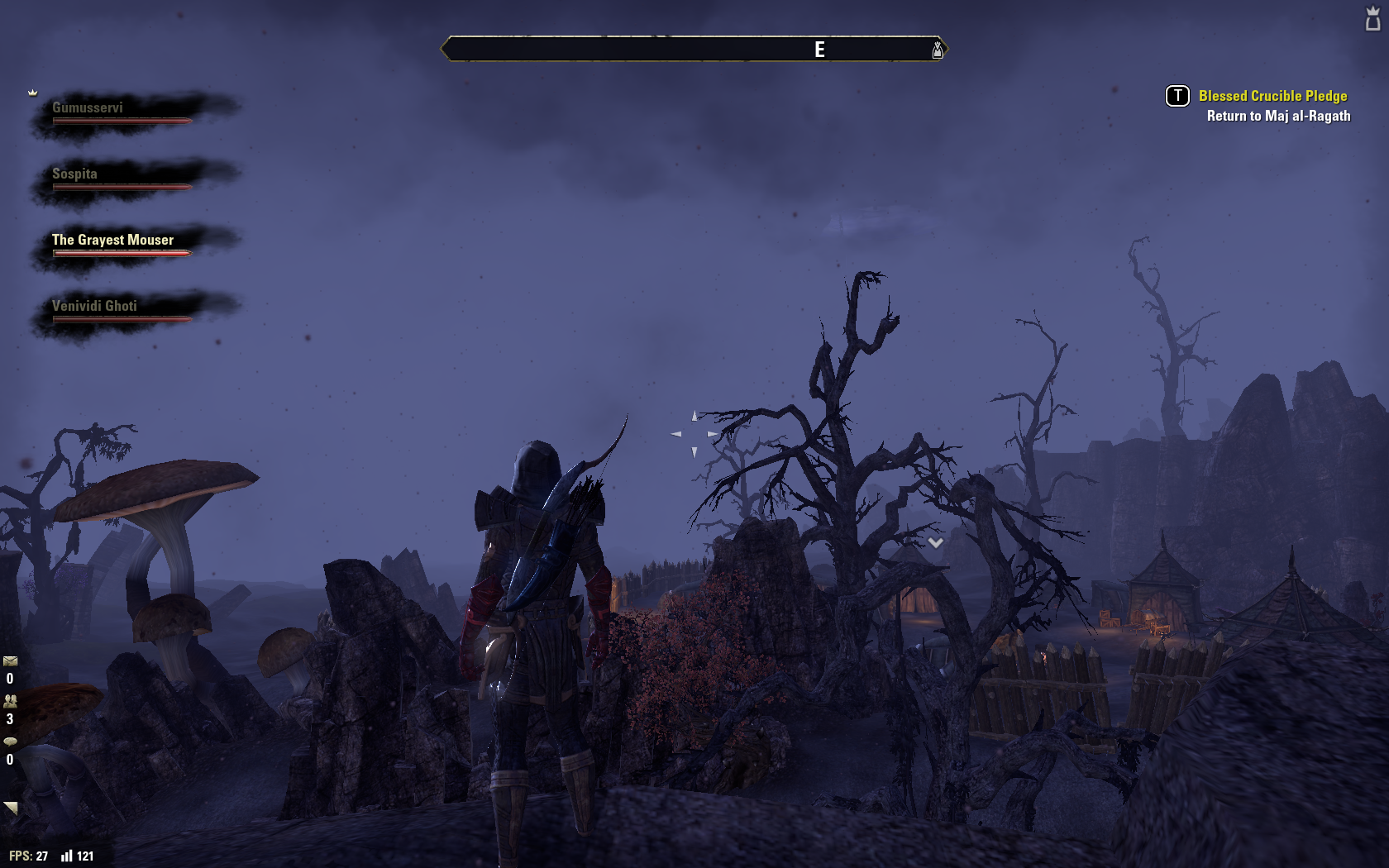Open the friends list icon
This screenshot has height=868, width=1389.
point(10,701)
